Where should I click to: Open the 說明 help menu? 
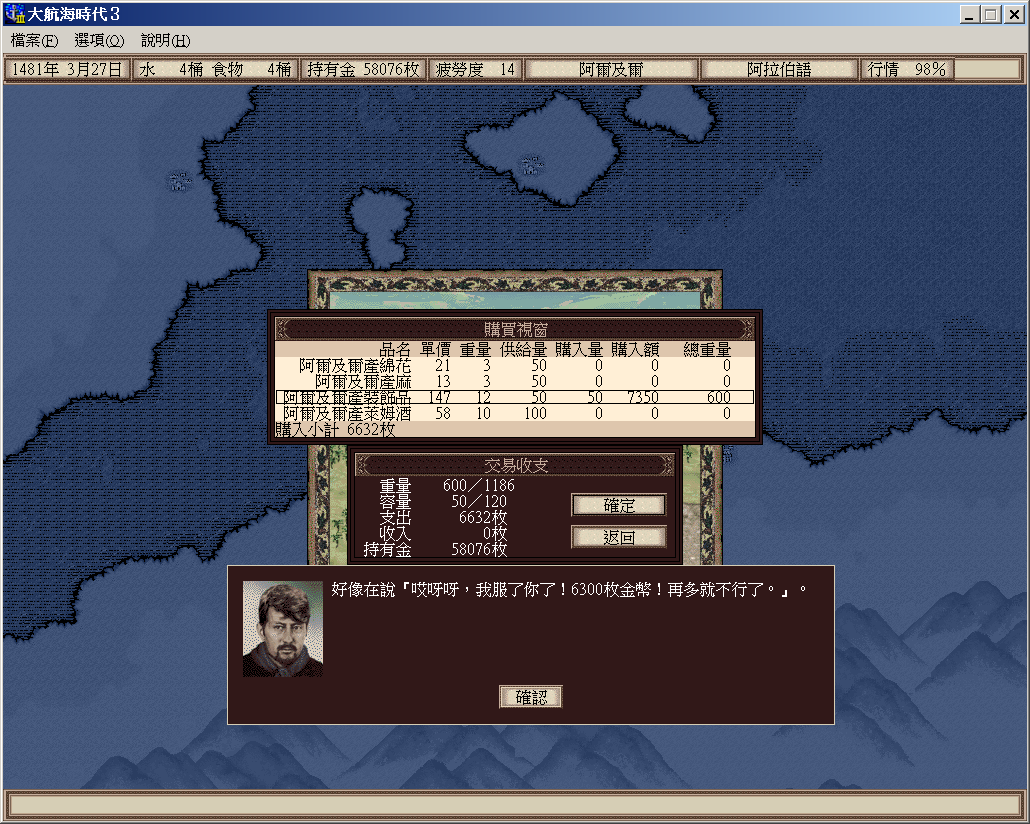coord(165,41)
